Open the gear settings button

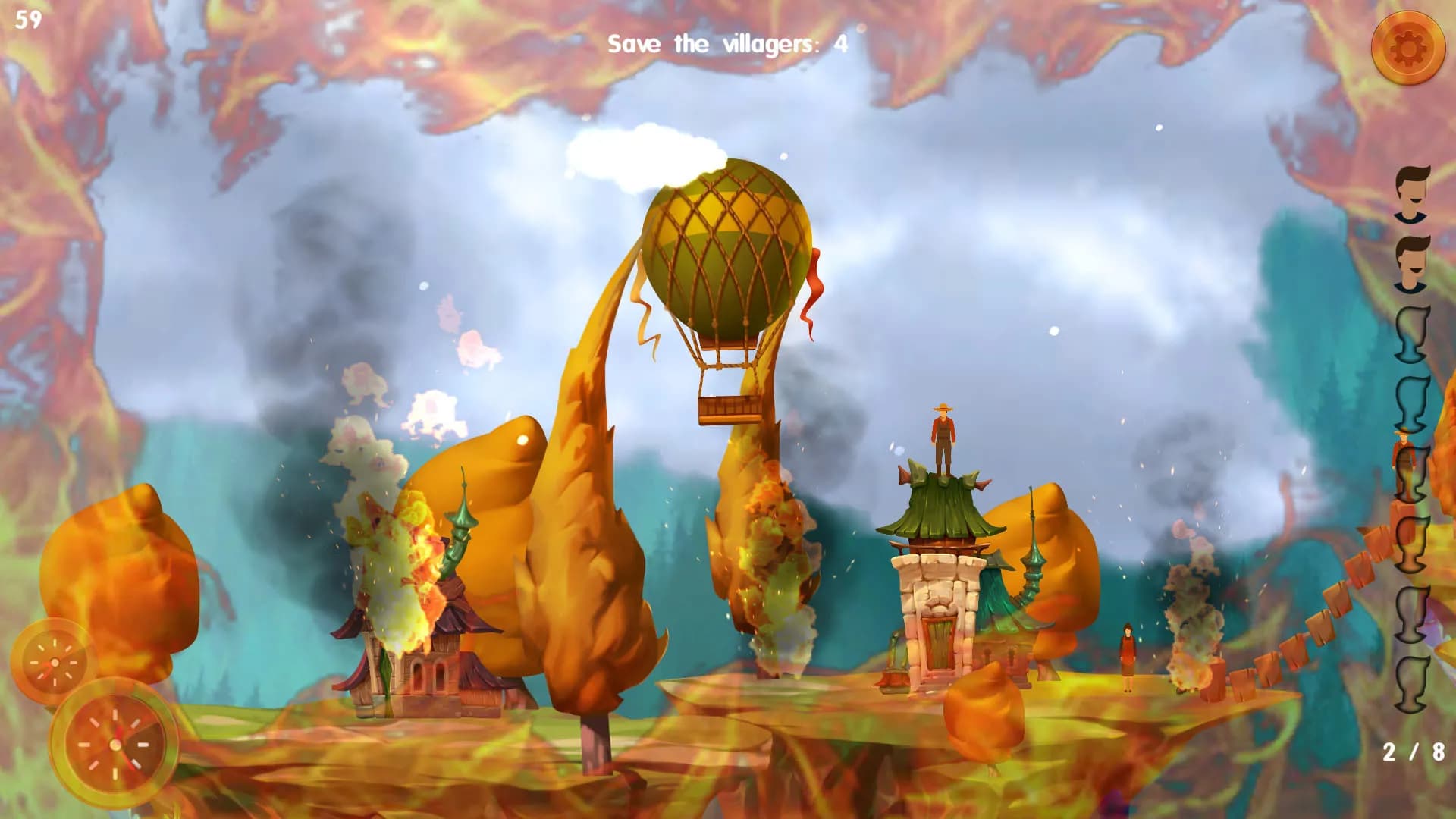pyautogui.click(x=1407, y=48)
